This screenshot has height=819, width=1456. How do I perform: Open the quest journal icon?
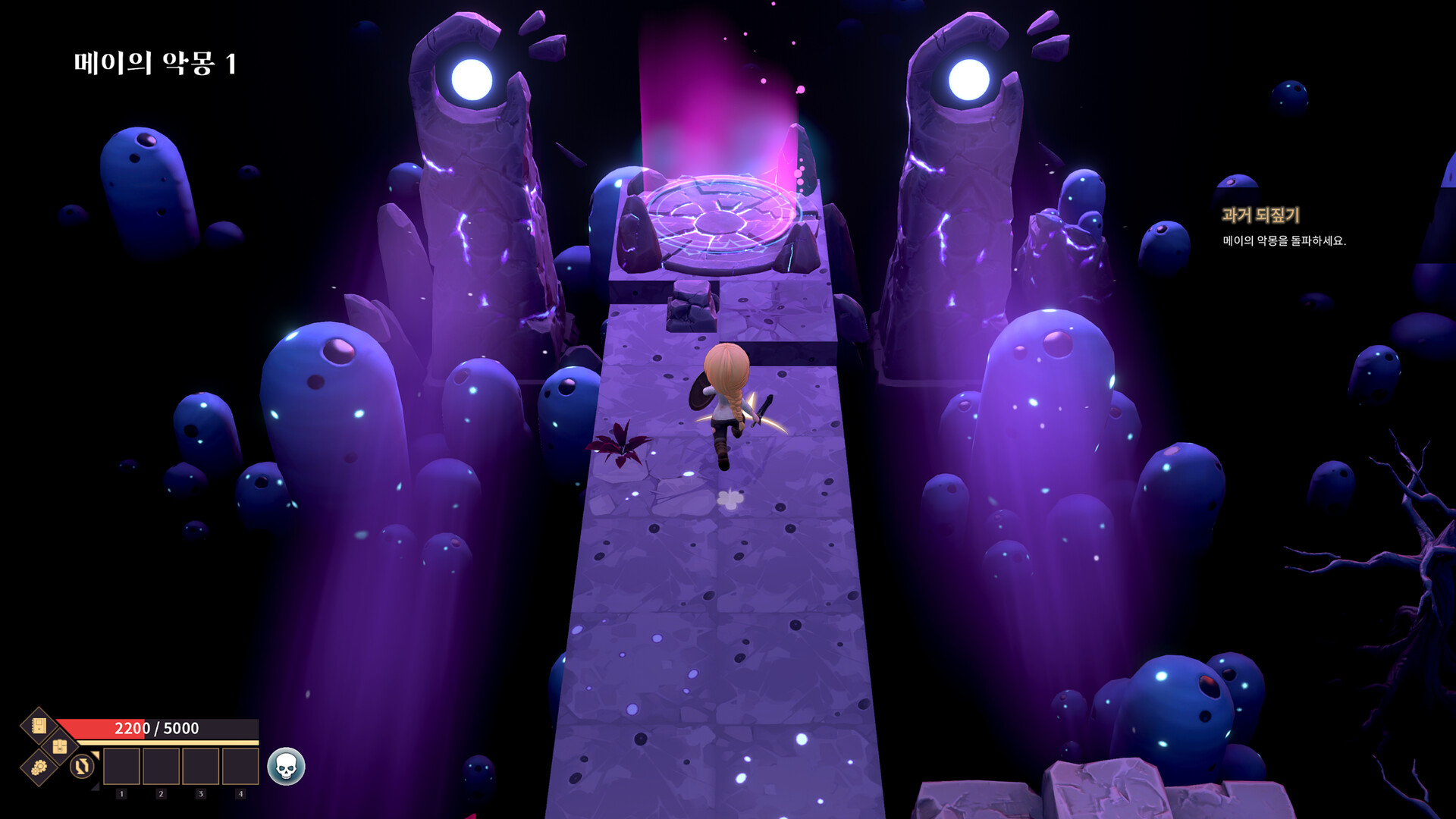pyautogui.click(x=40, y=726)
